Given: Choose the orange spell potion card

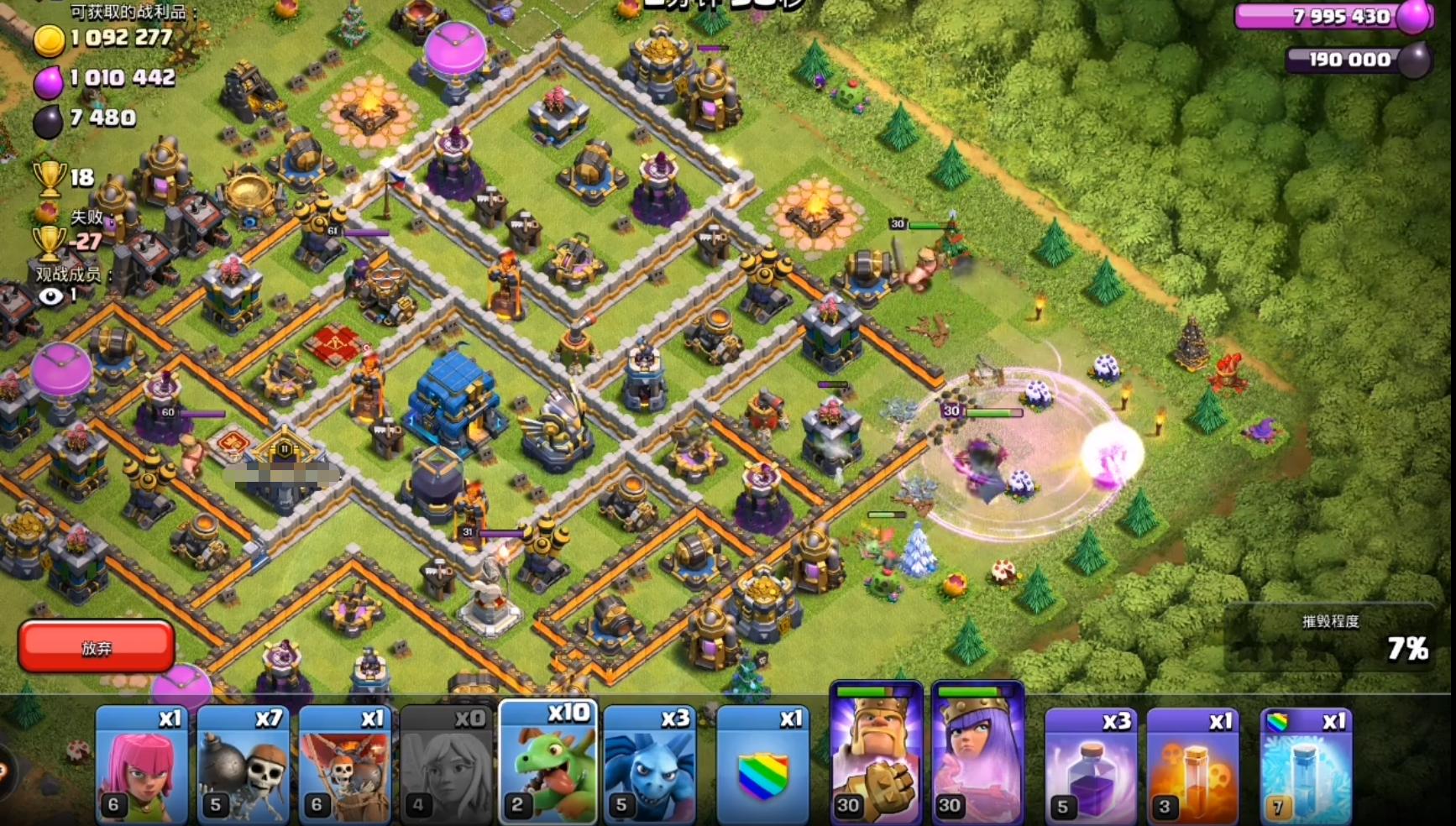Looking at the screenshot, I should (x=1192, y=766).
